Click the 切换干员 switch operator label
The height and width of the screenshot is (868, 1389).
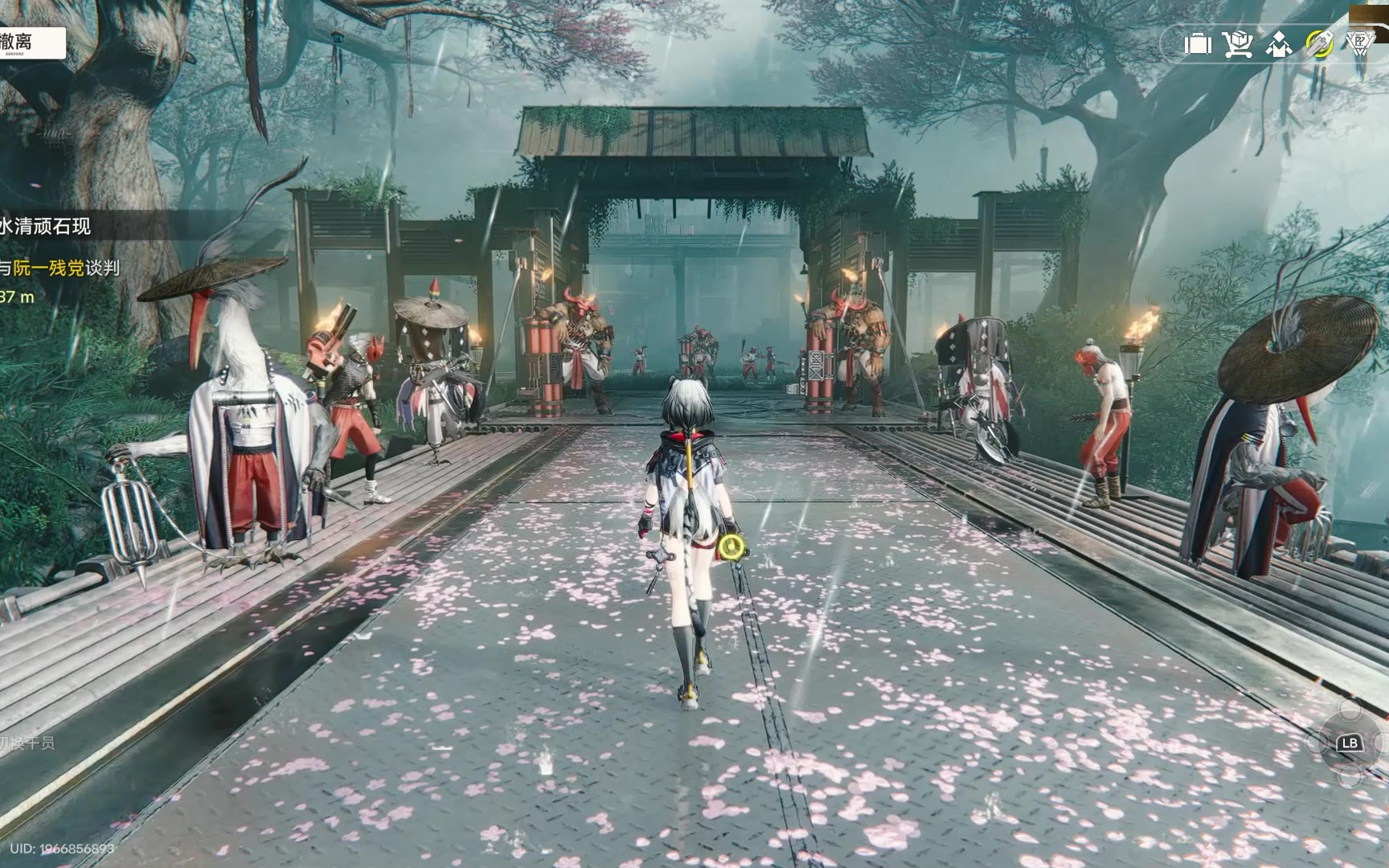point(27,743)
